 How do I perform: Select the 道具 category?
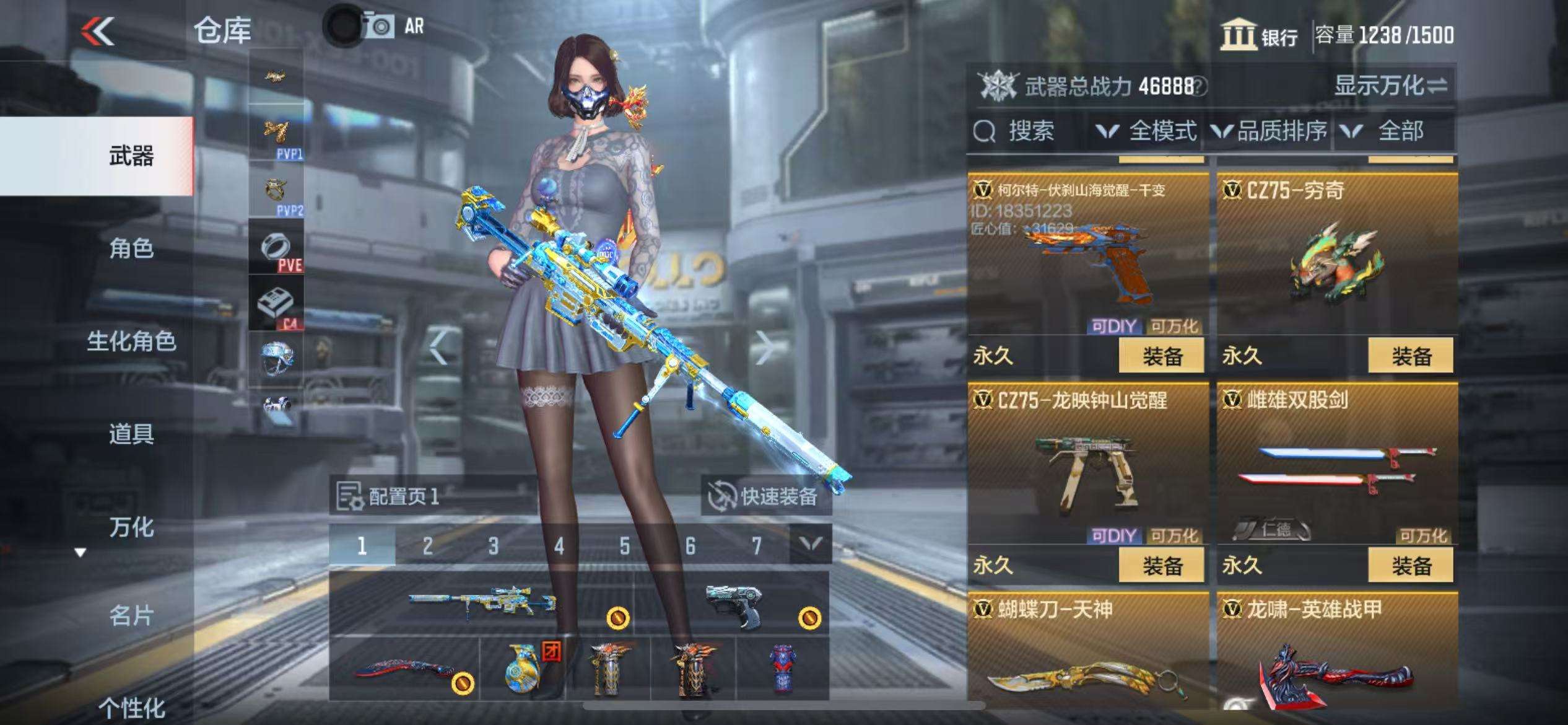pos(131,434)
